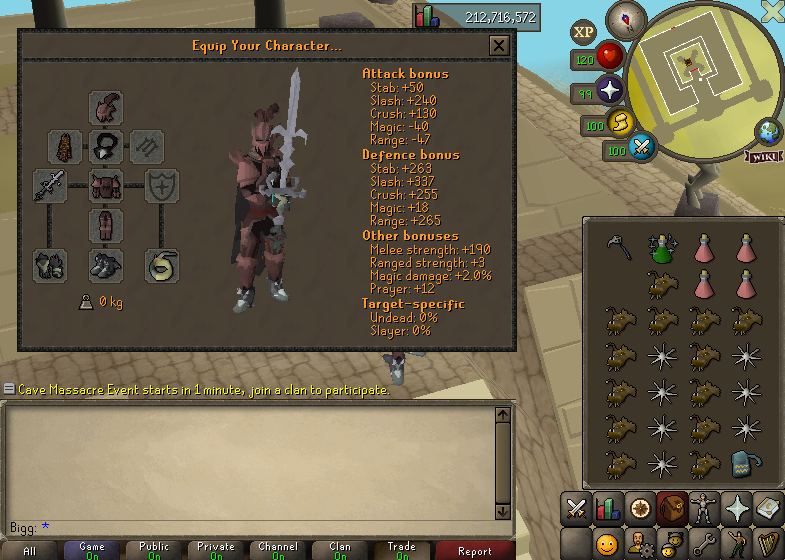The height and width of the screenshot is (560, 785).
Task: Select the equipped ring slot
Action: pos(161,264)
